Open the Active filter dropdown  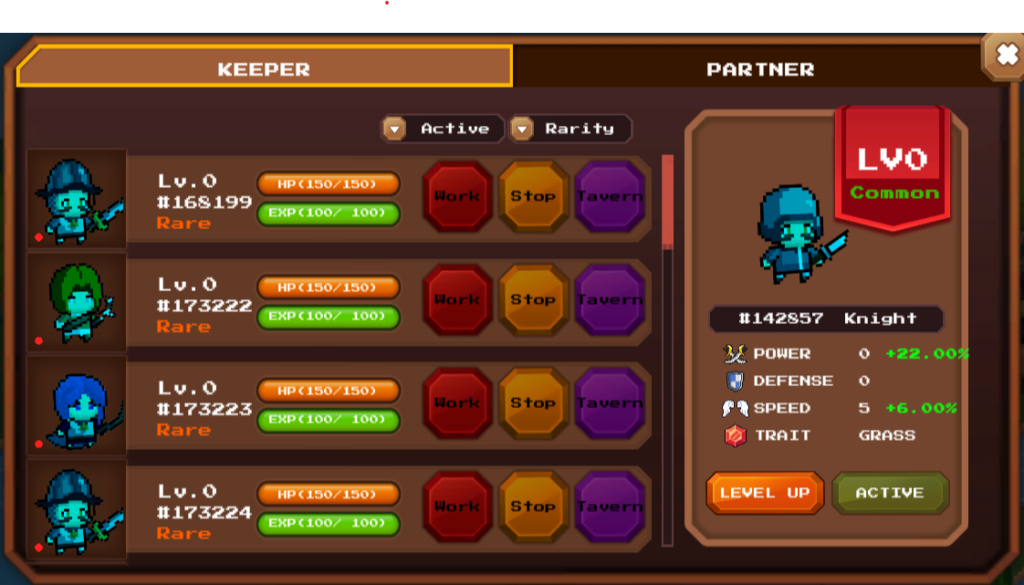[x=443, y=129]
